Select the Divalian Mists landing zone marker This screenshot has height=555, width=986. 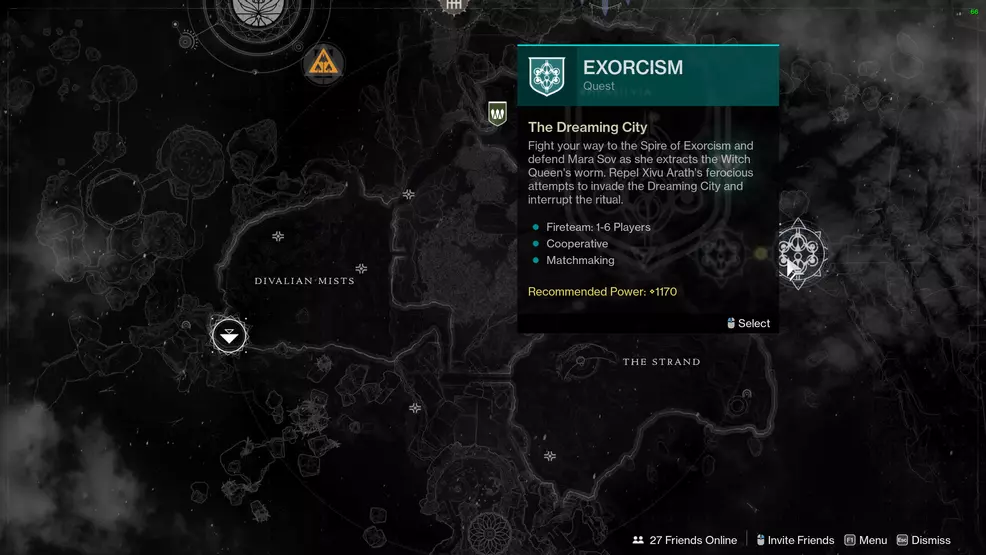(229, 335)
